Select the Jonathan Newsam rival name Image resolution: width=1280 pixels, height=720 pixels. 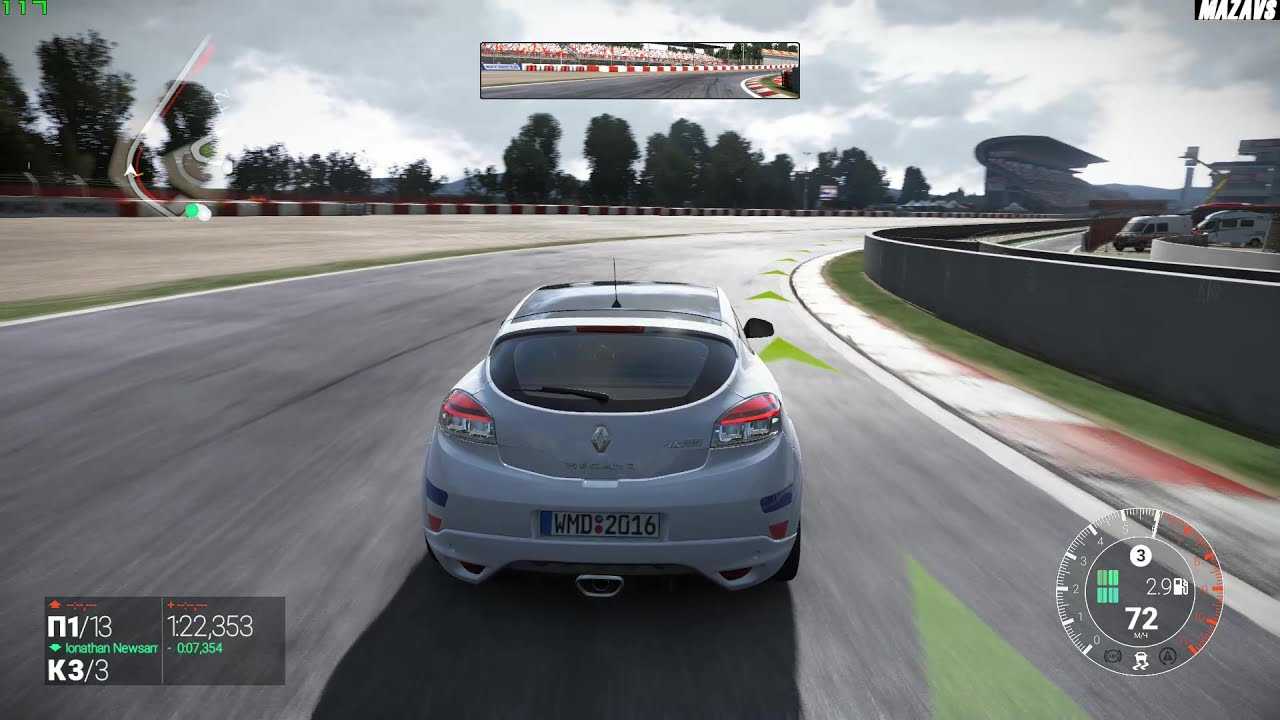tap(111, 648)
